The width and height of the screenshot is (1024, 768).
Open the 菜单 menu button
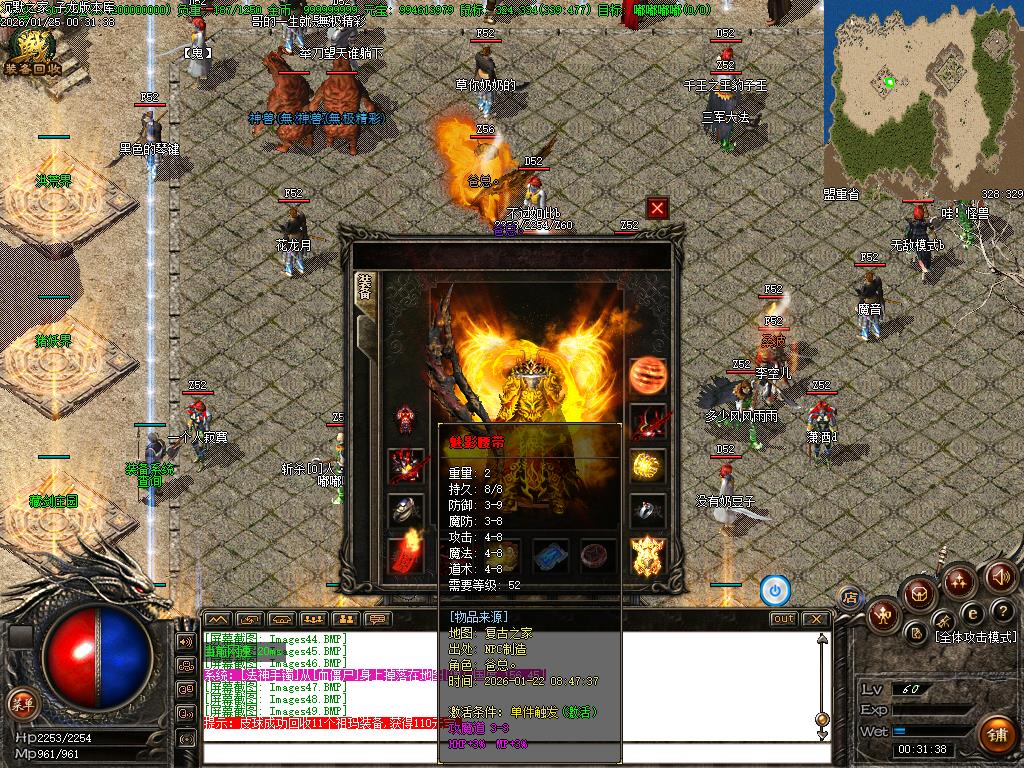tap(20, 703)
